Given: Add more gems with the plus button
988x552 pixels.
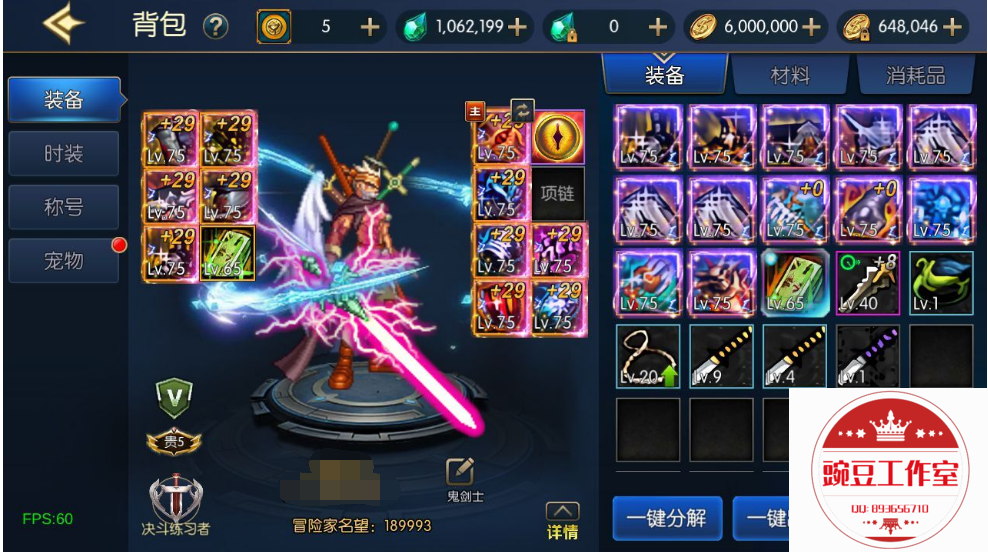Looking at the screenshot, I should tap(517, 27).
